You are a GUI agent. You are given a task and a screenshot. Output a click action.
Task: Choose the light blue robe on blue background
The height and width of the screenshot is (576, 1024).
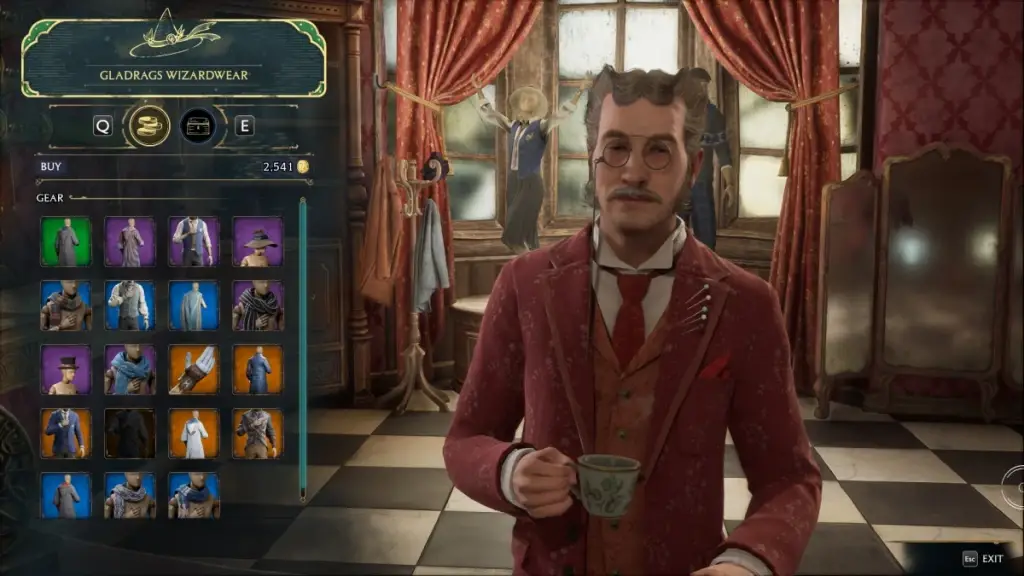(x=194, y=306)
